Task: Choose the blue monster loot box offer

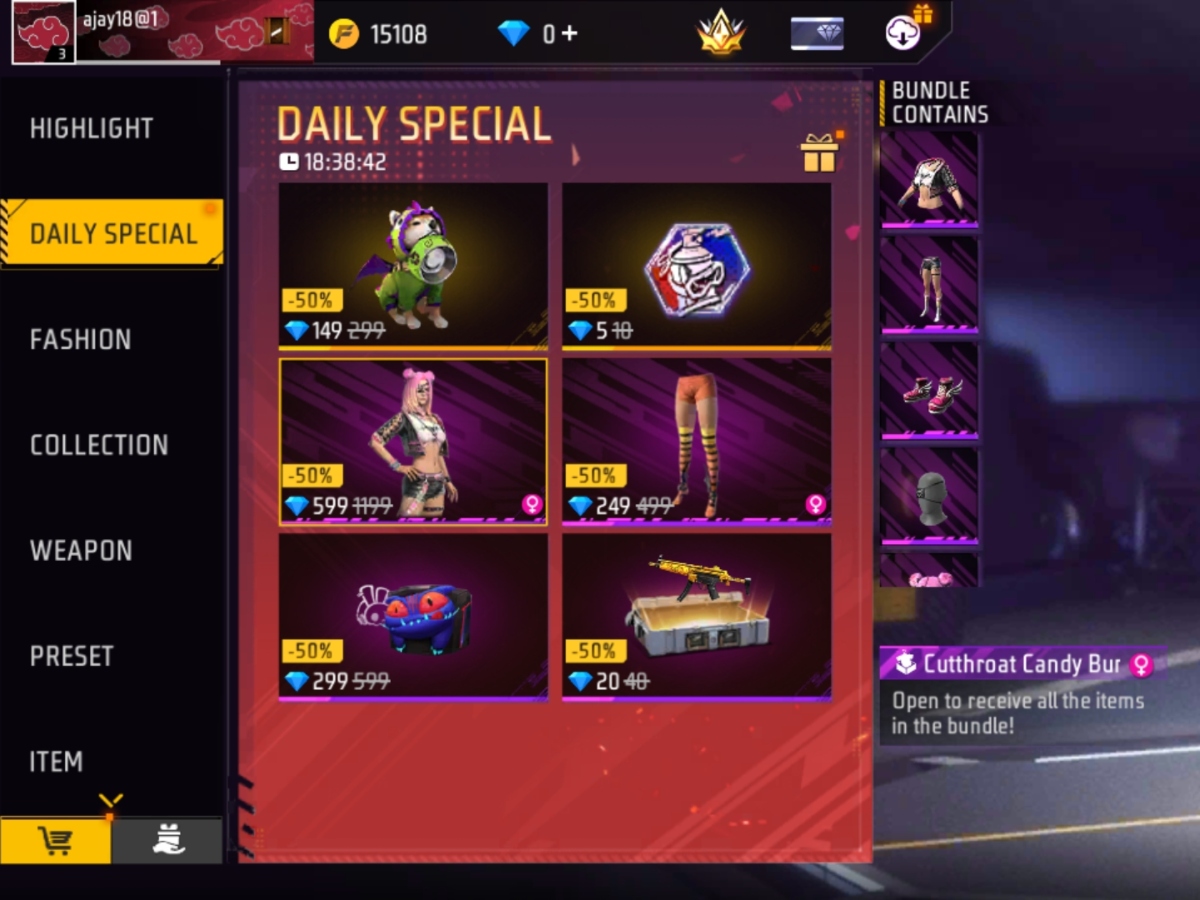Action: pyautogui.click(x=413, y=616)
